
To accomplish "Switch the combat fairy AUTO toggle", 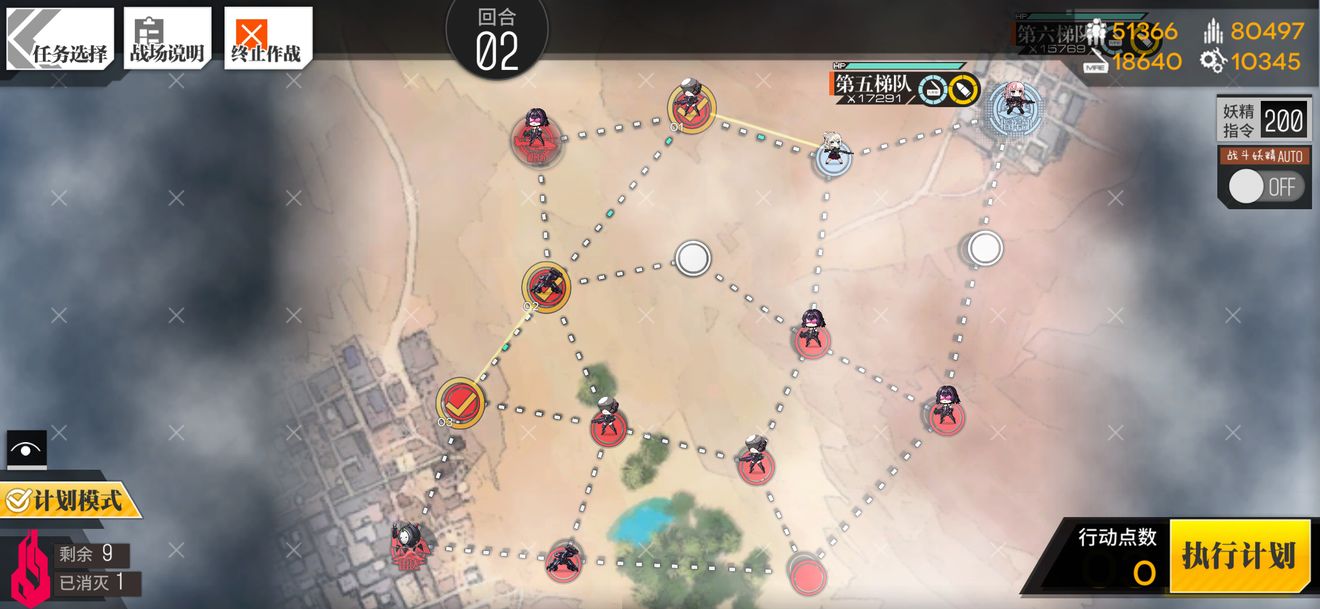I will [x=1265, y=186].
